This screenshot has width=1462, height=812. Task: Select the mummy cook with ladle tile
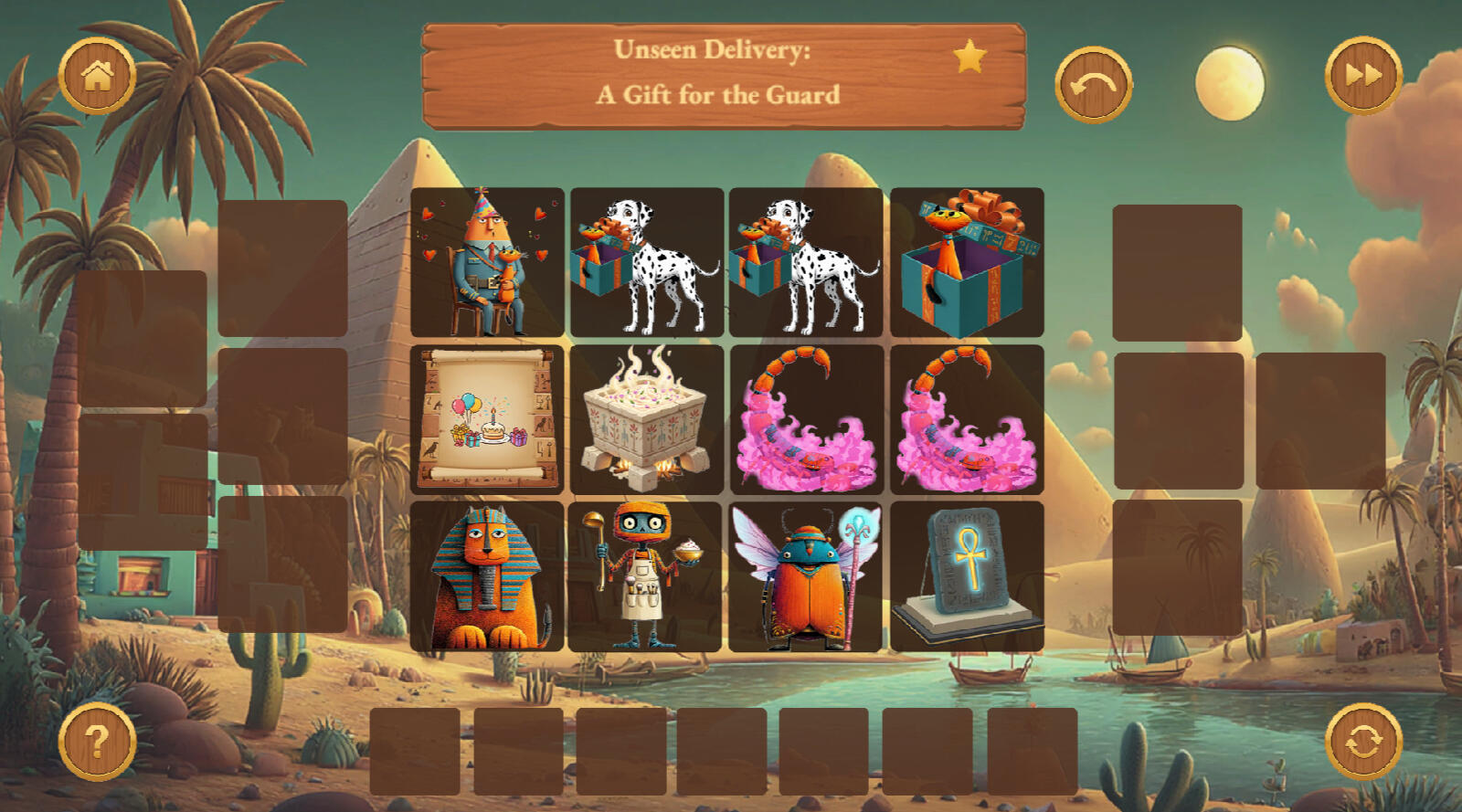tap(645, 576)
